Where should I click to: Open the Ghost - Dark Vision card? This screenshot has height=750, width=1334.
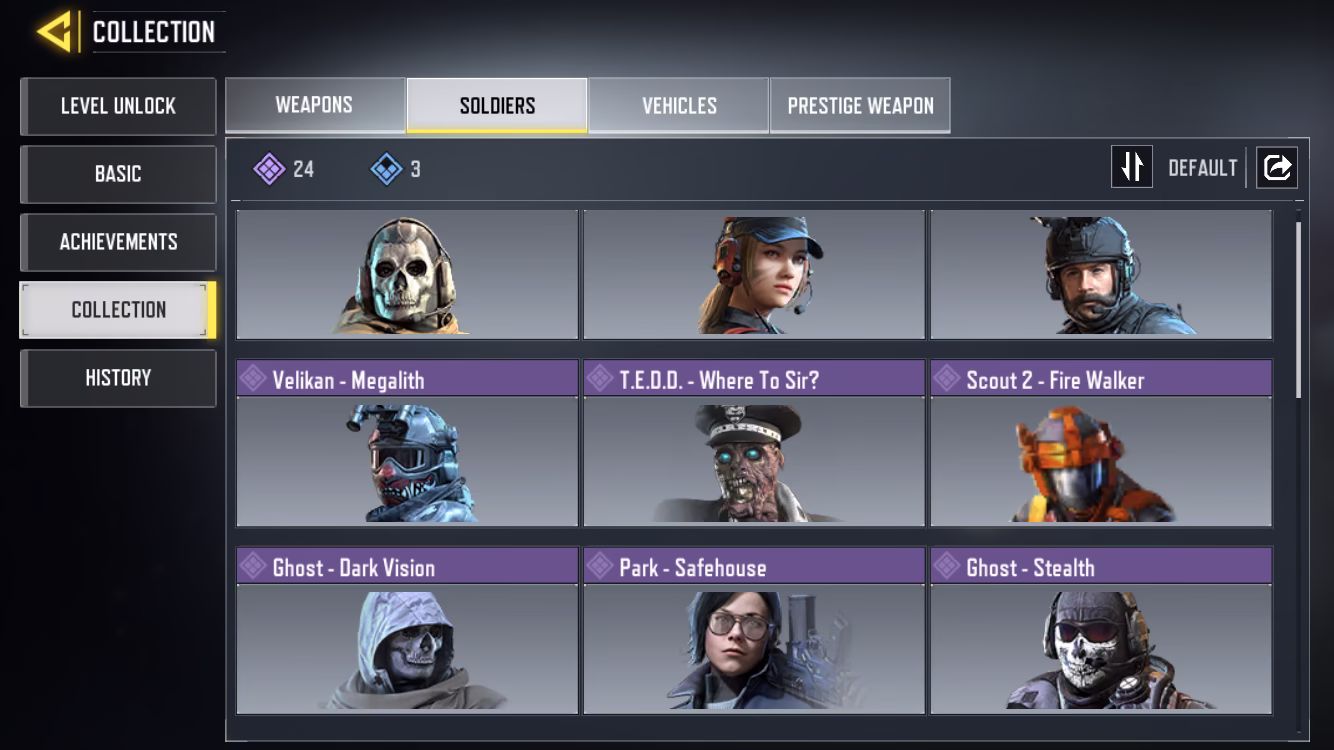coord(407,630)
